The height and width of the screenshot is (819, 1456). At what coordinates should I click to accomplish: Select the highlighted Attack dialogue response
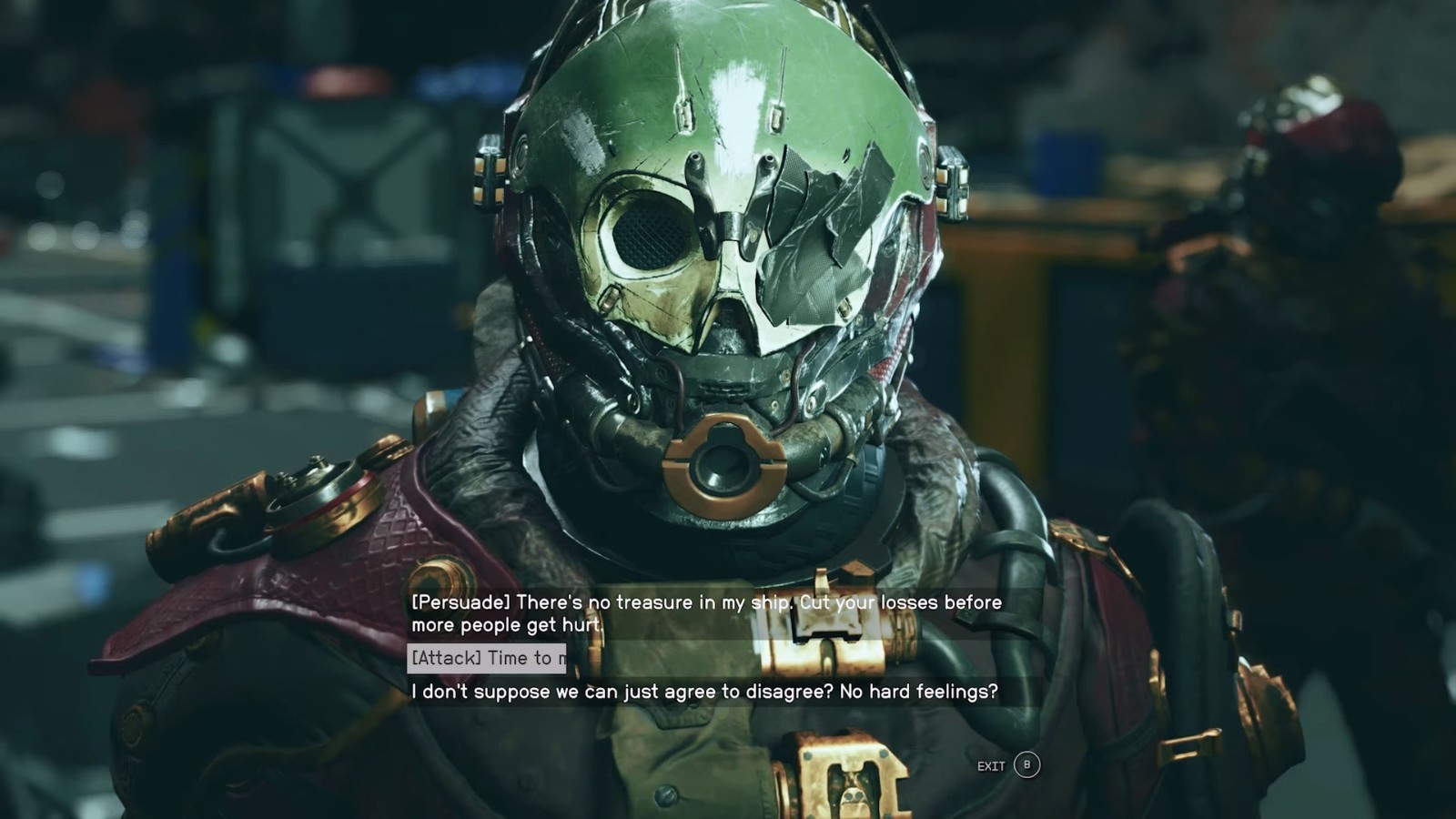[x=486, y=658]
